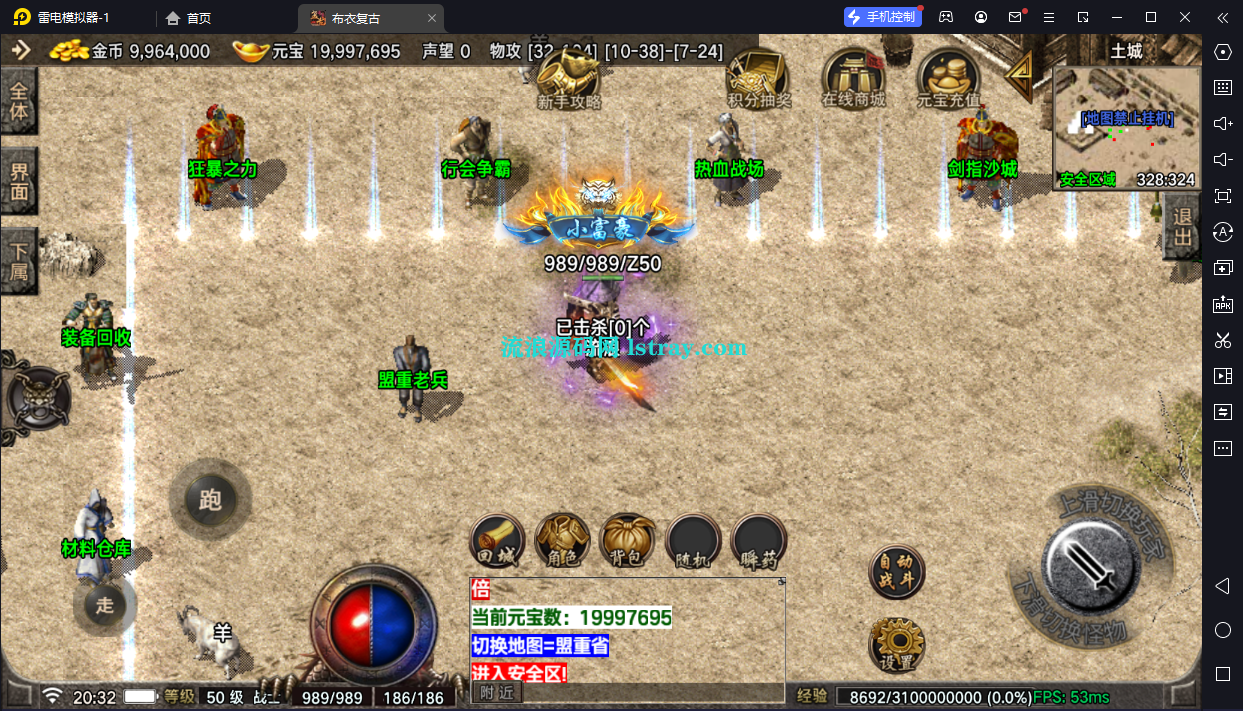Switch to 走 walk mode
Image resolution: width=1243 pixels, height=711 pixels.
click(x=105, y=604)
